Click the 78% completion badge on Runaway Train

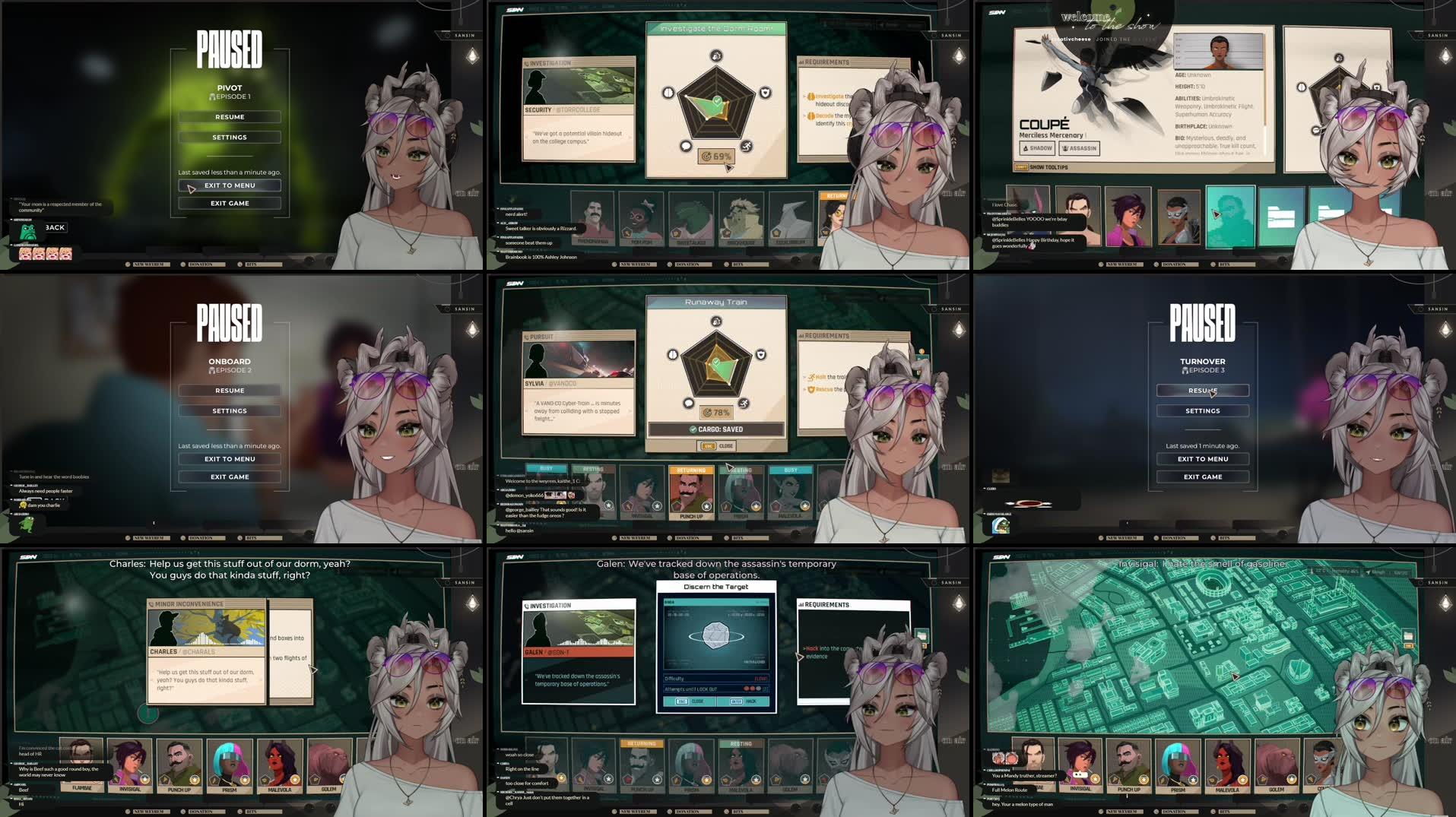[716, 413]
